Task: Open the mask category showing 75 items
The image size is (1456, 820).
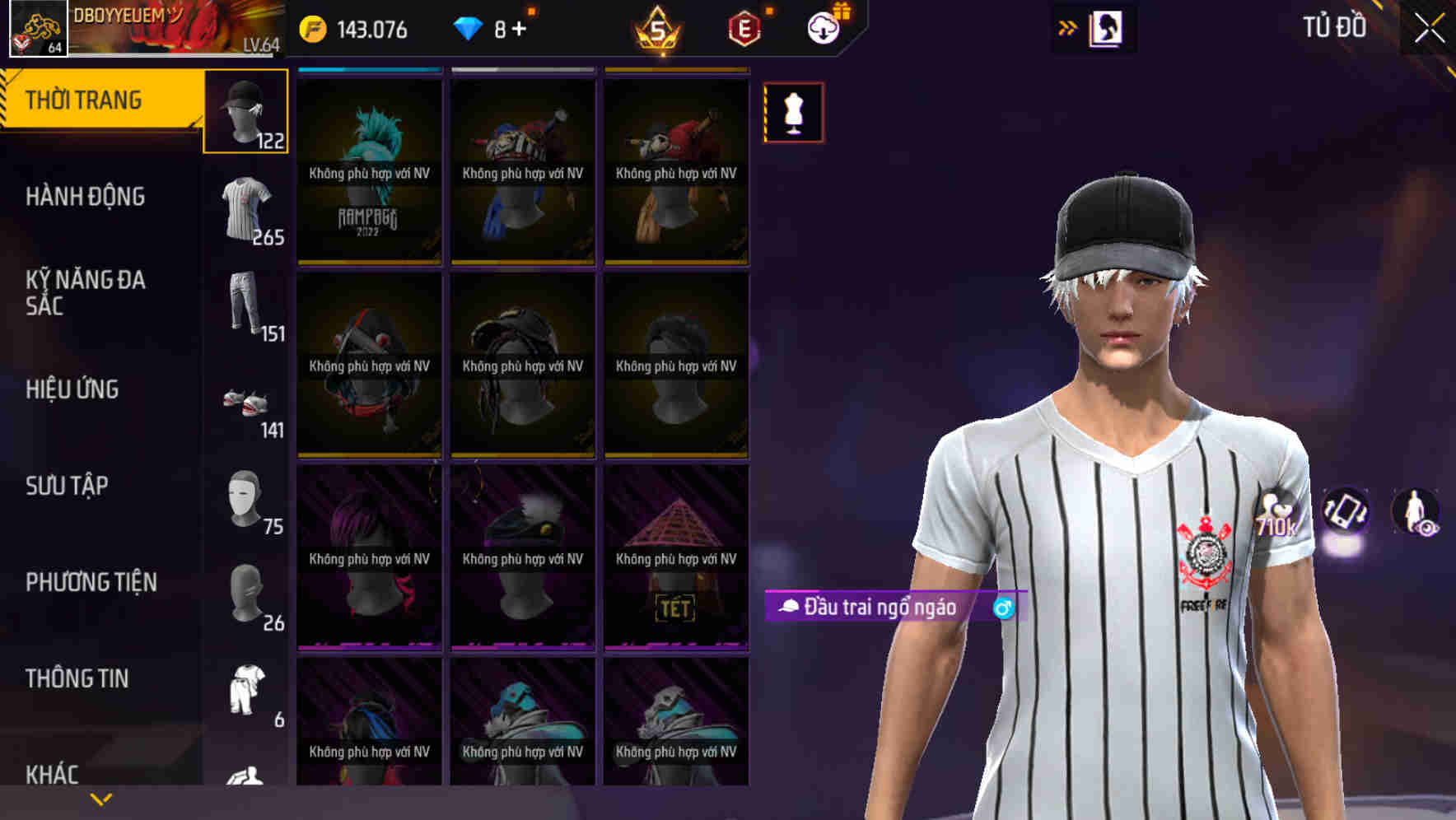Action: coord(245,496)
